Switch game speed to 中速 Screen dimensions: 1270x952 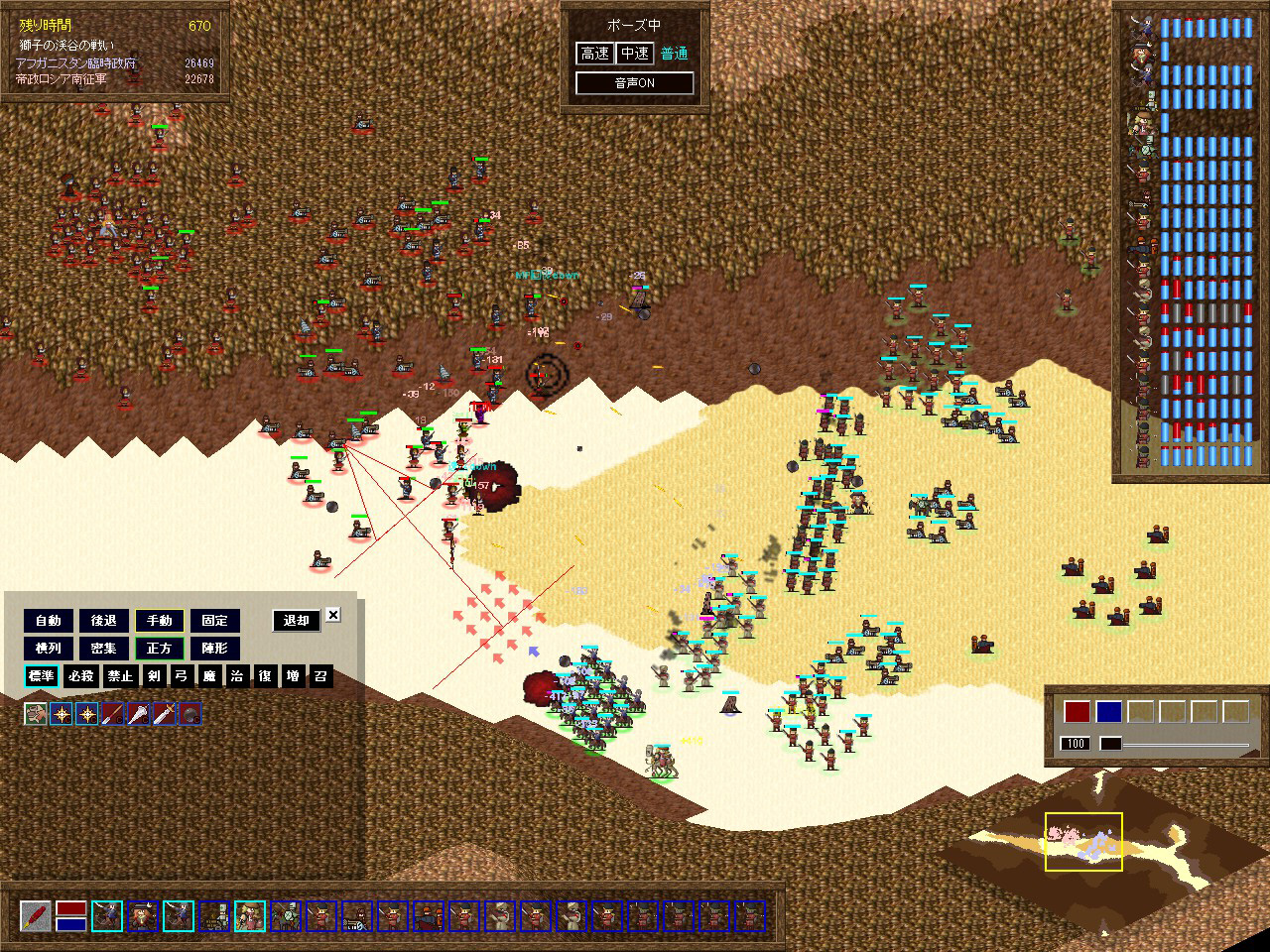[634, 54]
